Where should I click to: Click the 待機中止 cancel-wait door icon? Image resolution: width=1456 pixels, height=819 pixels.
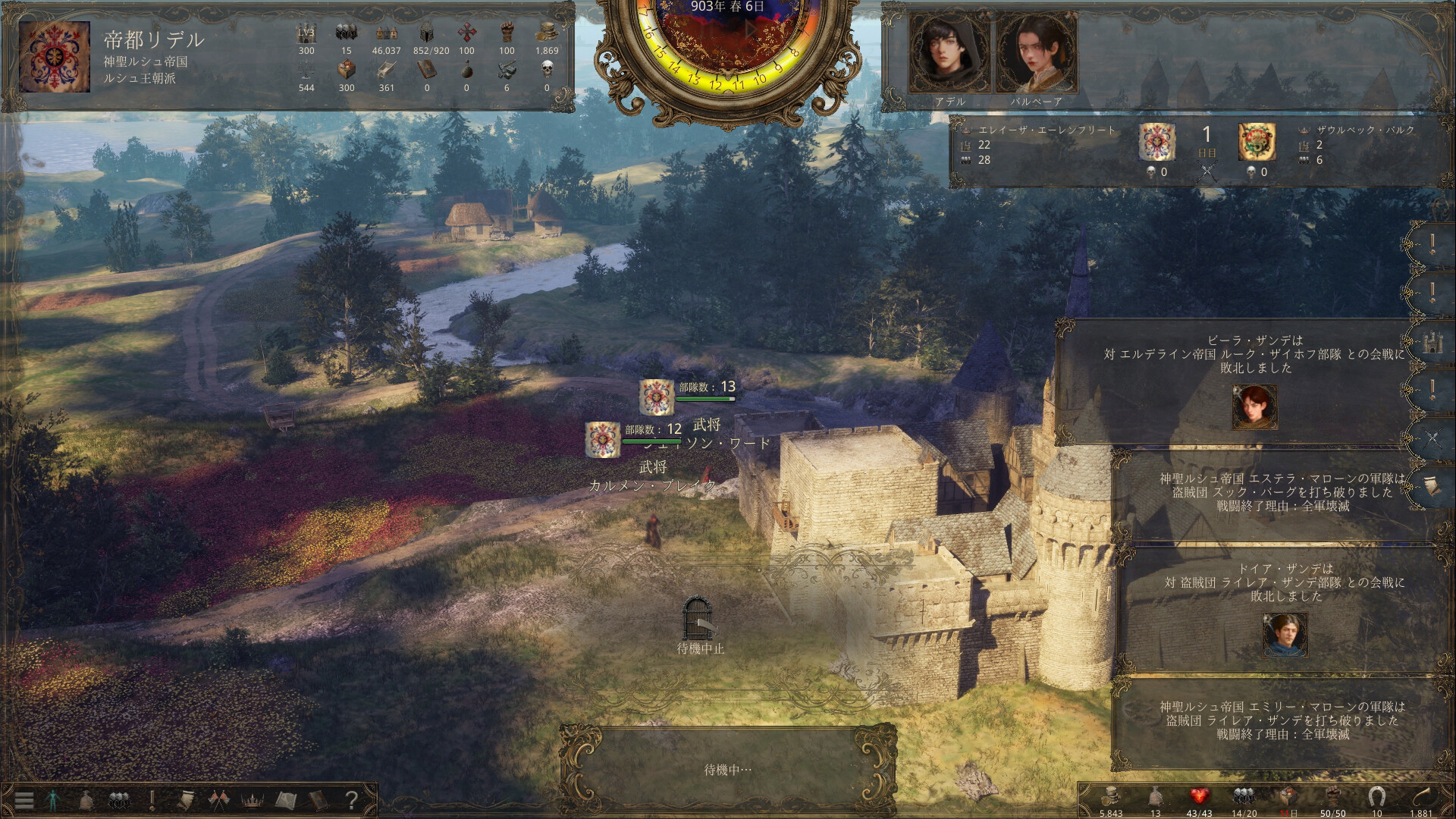(x=699, y=617)
